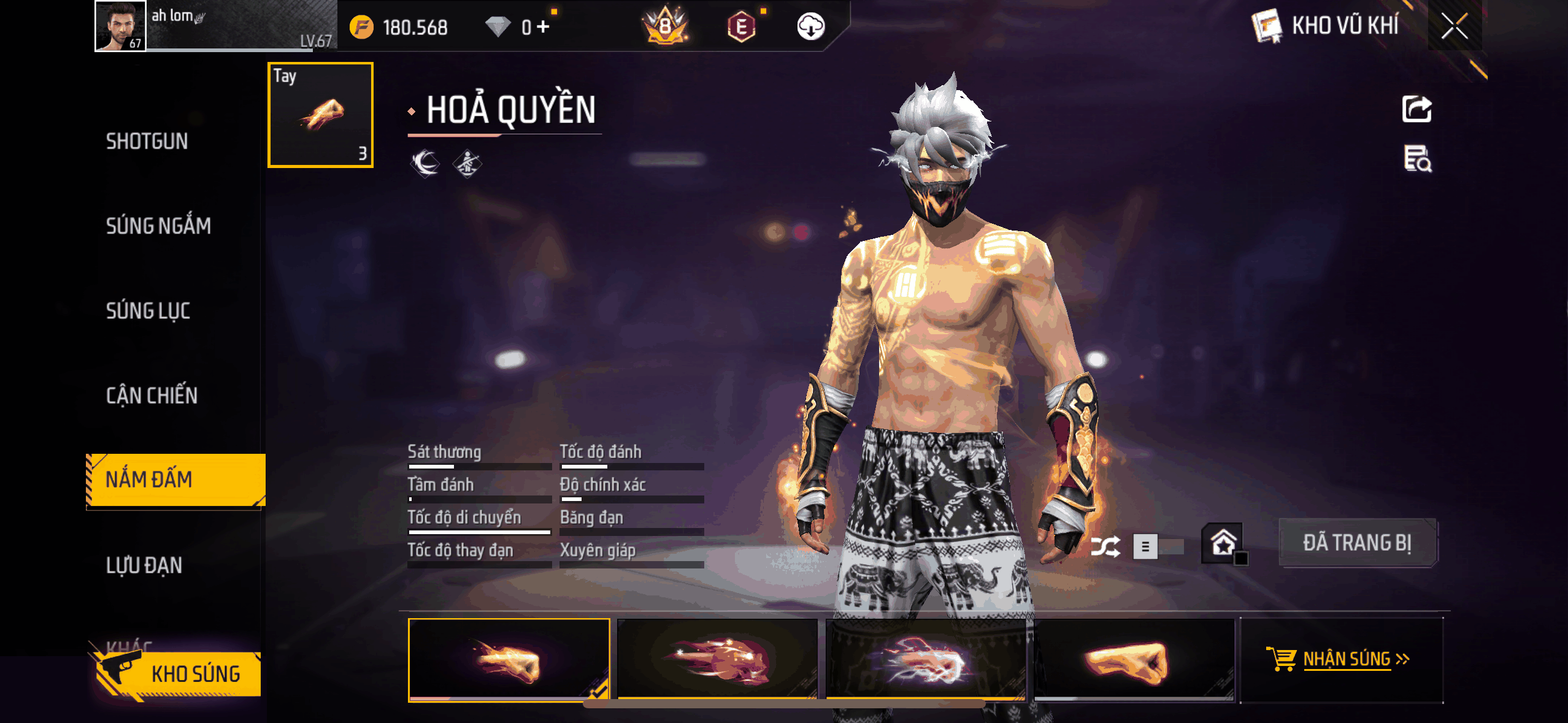
Task: Click the Tay equipped slot
Action: 320,115
